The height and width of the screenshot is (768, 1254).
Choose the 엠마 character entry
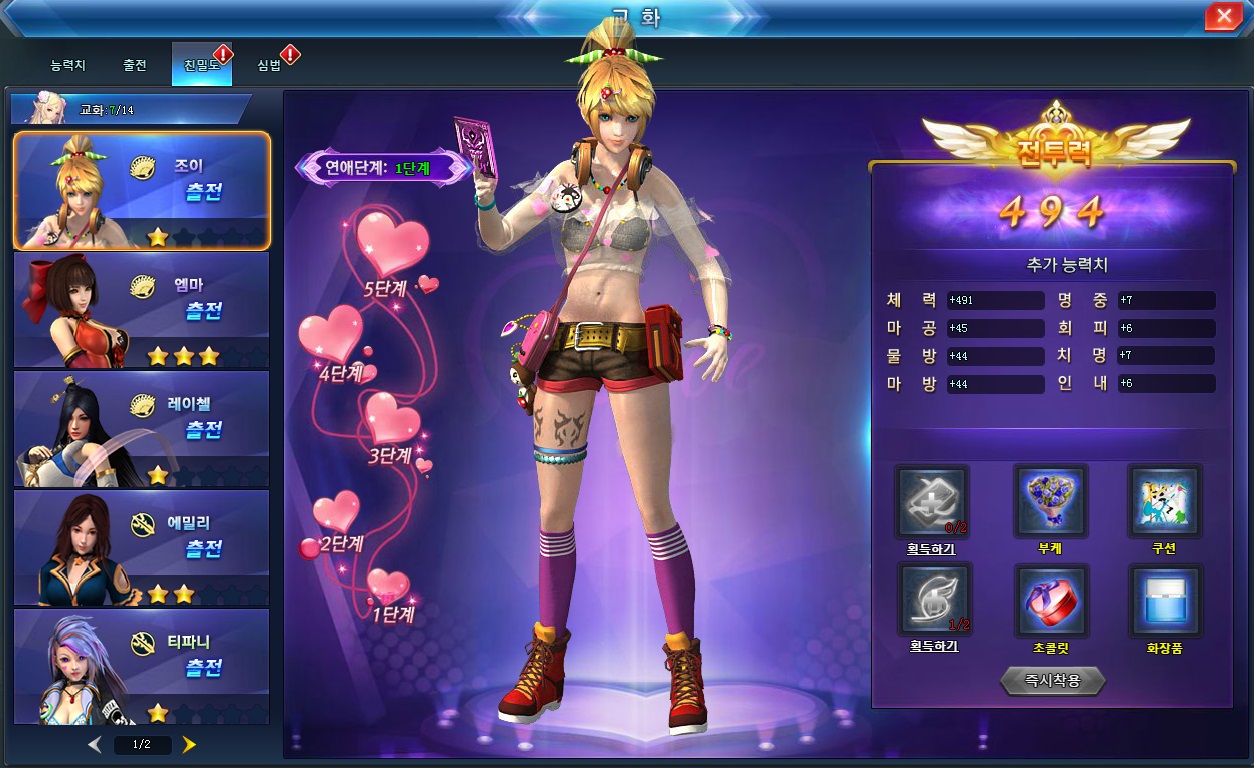[141, 310]
